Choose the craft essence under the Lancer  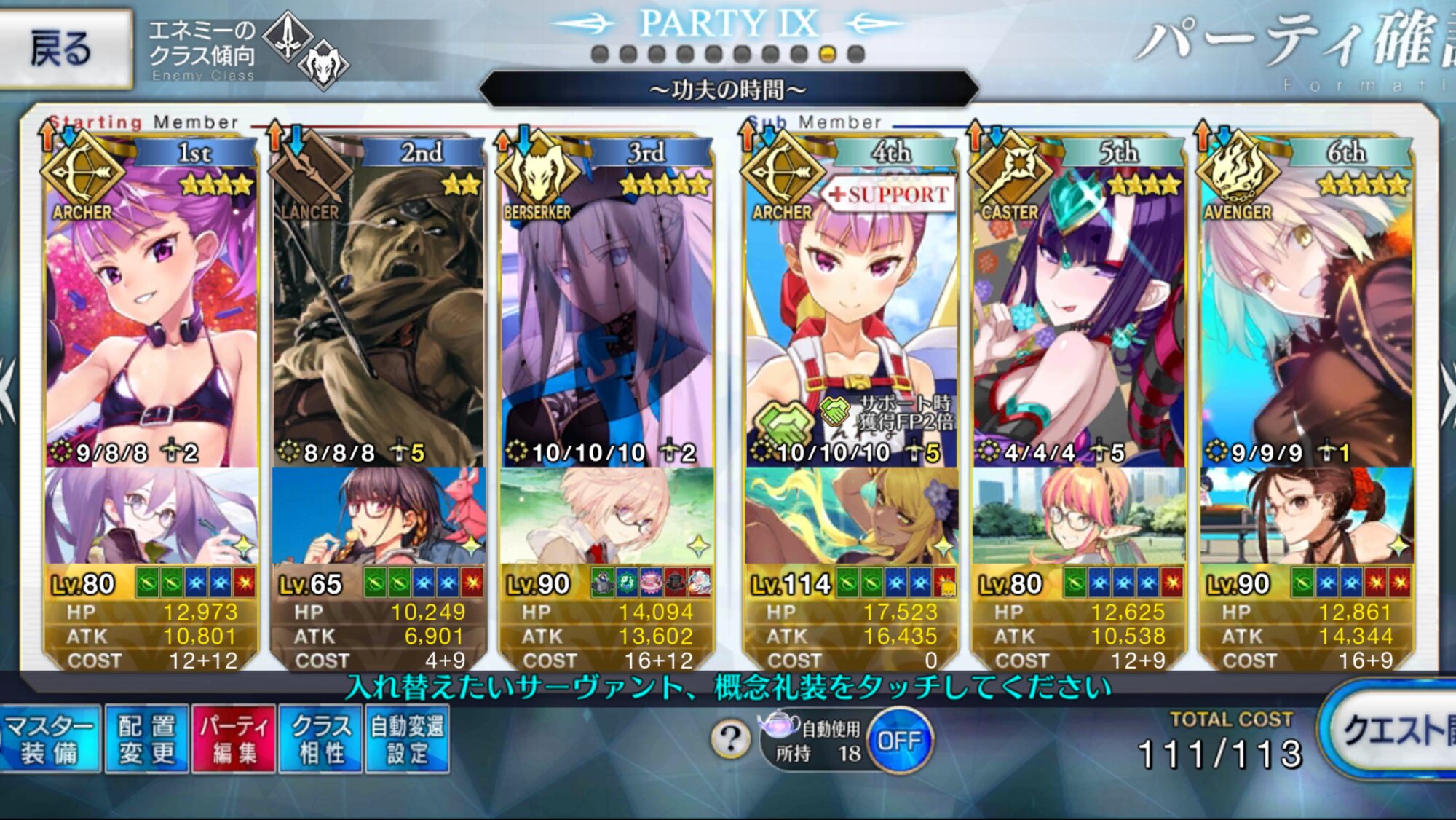point(377,516)
